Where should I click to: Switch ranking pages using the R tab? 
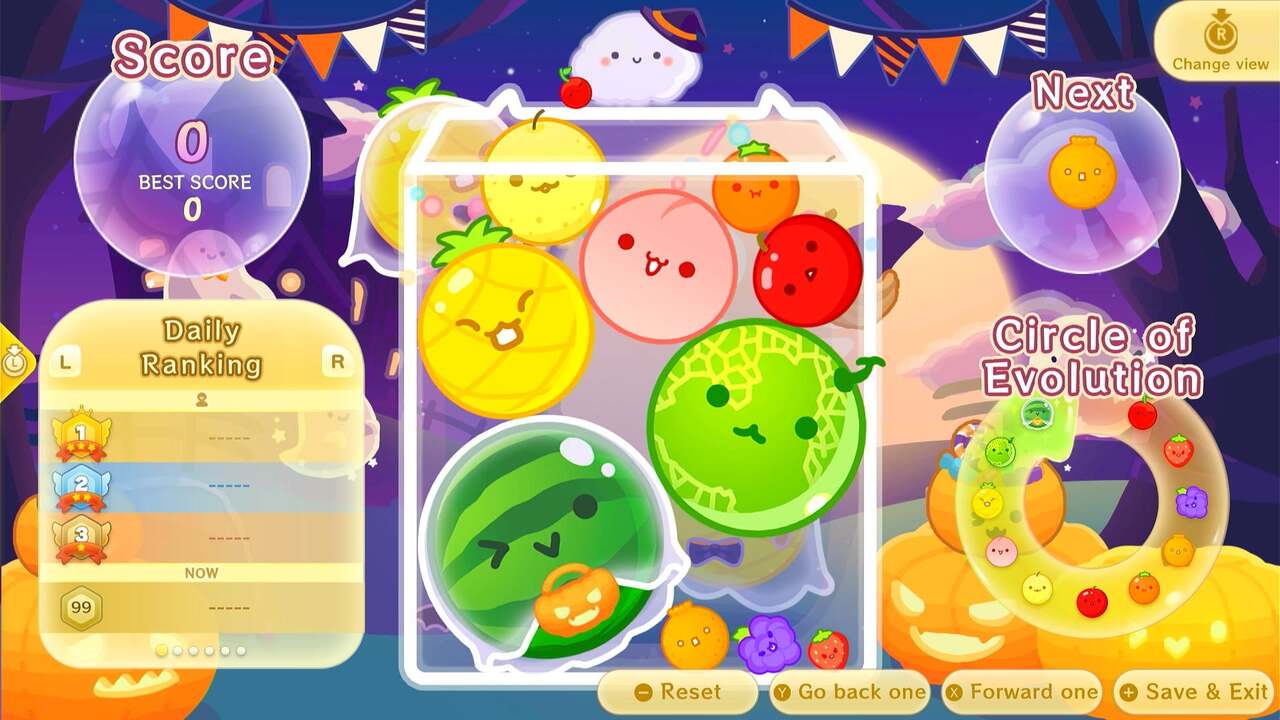tap(338, 362)
